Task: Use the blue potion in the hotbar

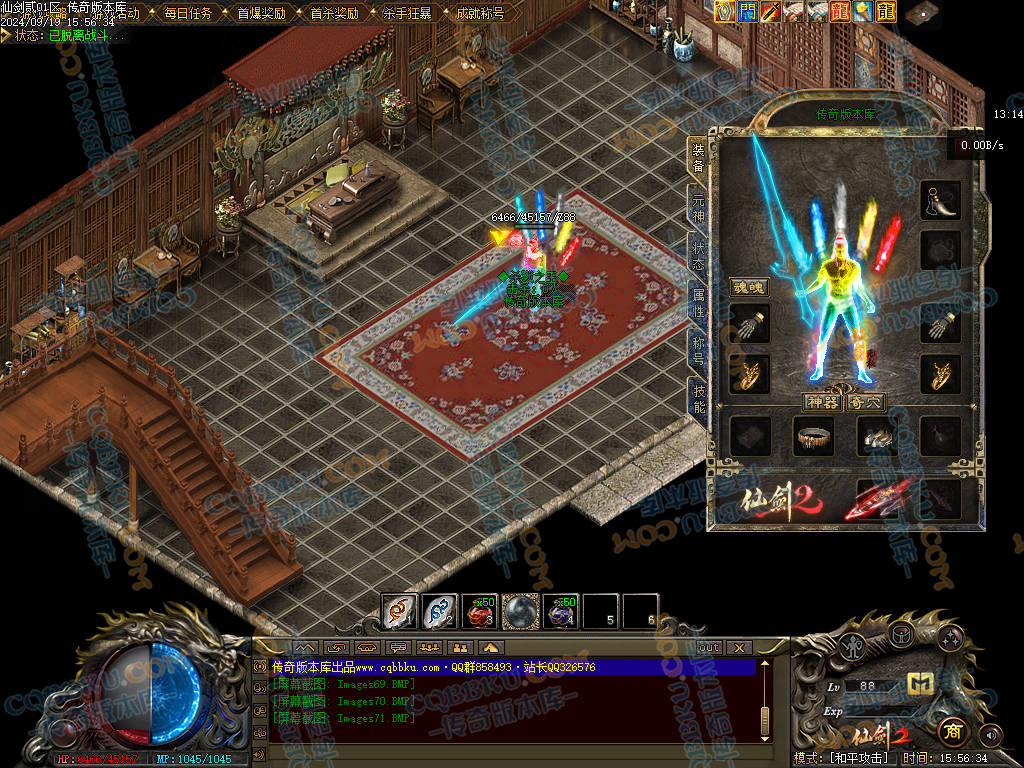Action: (x=562, y=610)
